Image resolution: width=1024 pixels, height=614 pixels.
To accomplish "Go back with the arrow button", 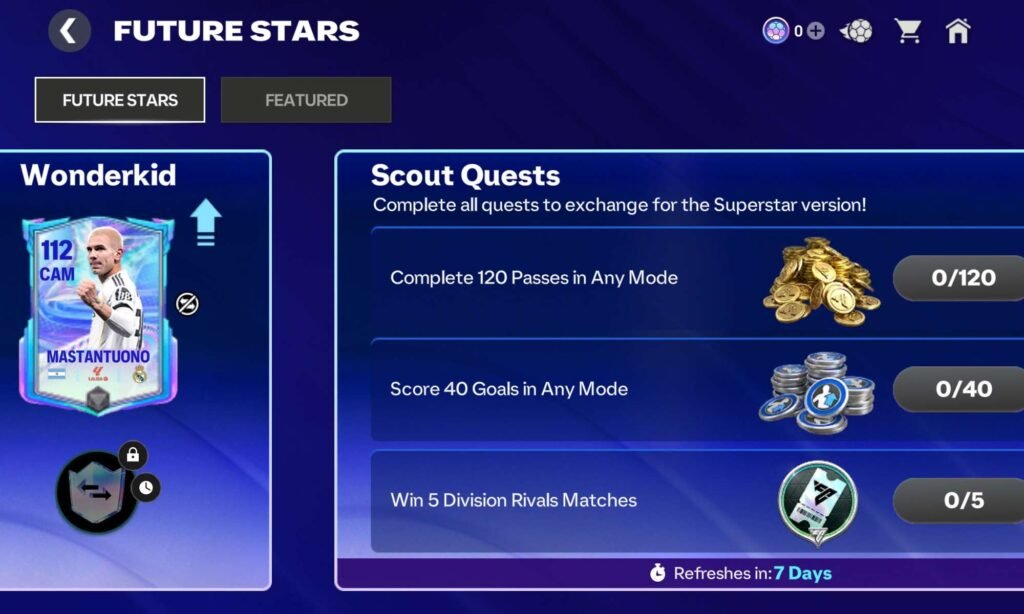I will [x=69, y=31].
